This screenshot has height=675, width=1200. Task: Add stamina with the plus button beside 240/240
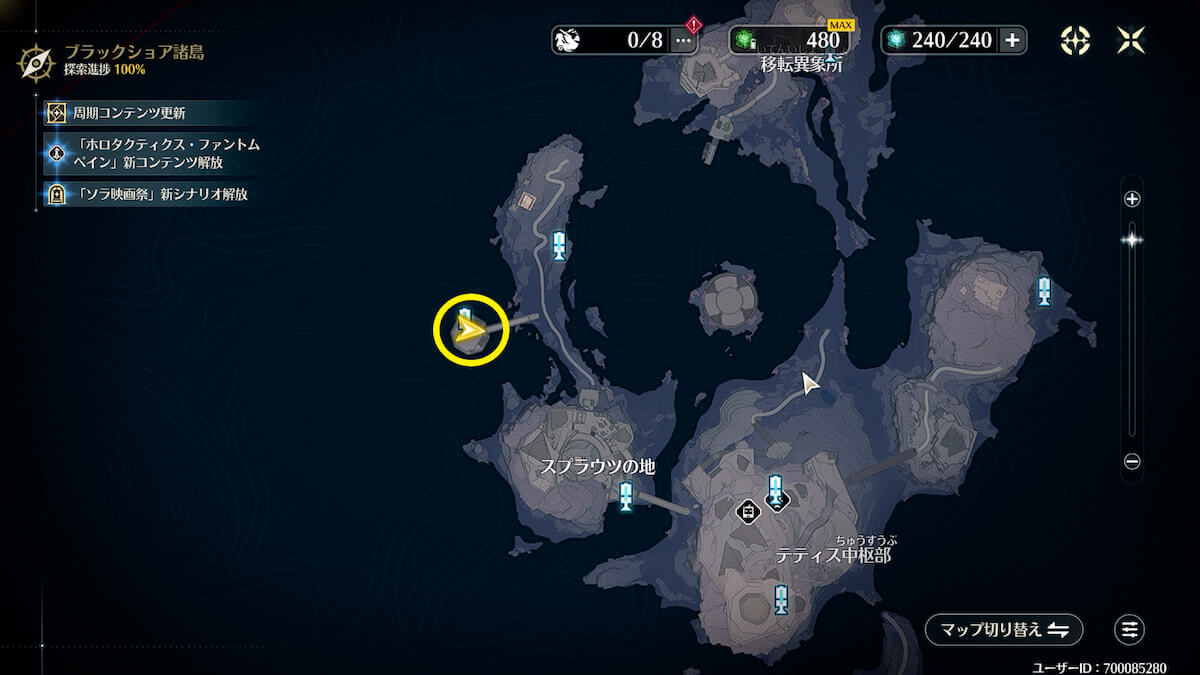(1012, 40)
